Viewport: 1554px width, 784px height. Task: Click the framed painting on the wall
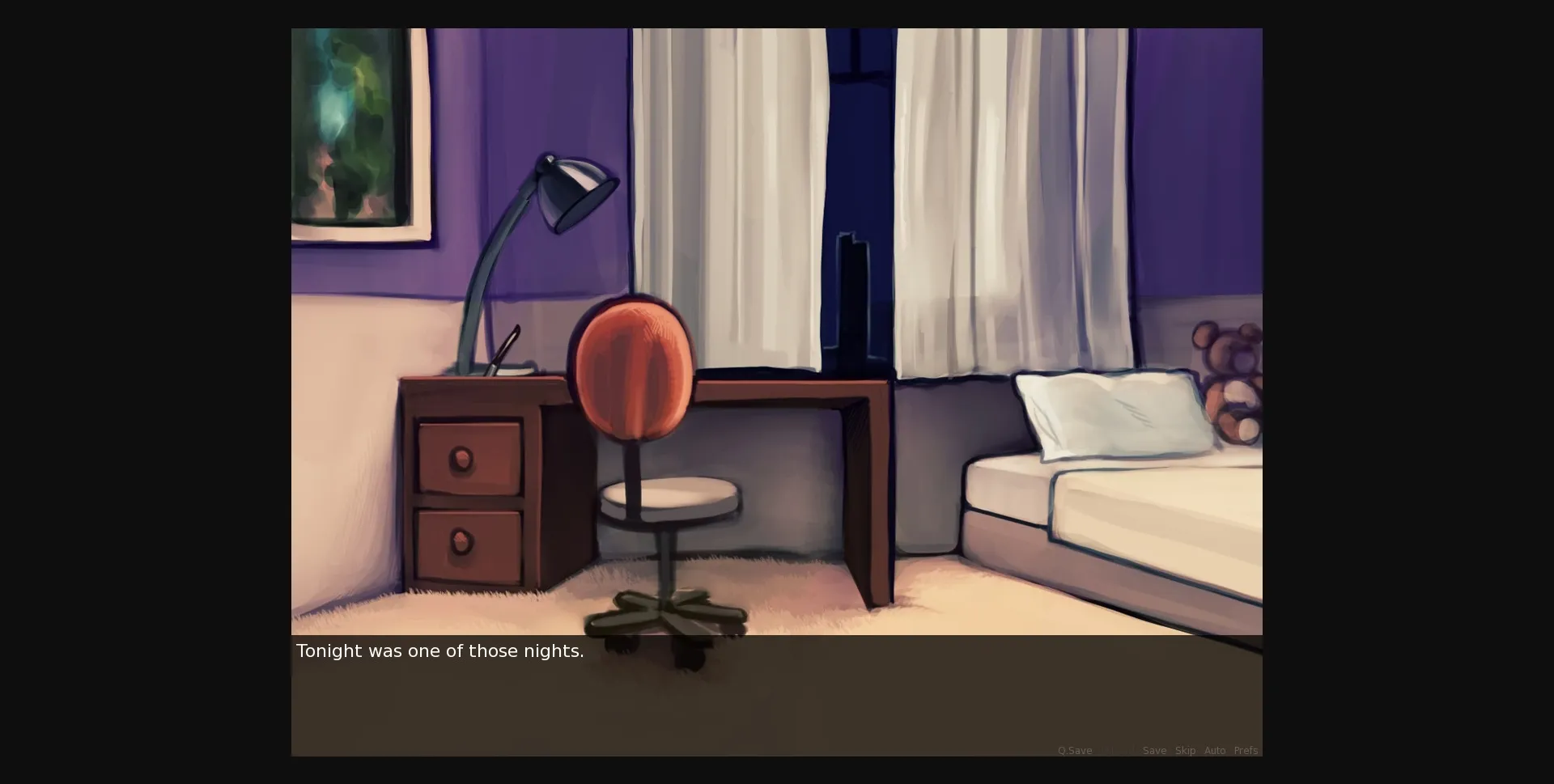pos(352,129)
